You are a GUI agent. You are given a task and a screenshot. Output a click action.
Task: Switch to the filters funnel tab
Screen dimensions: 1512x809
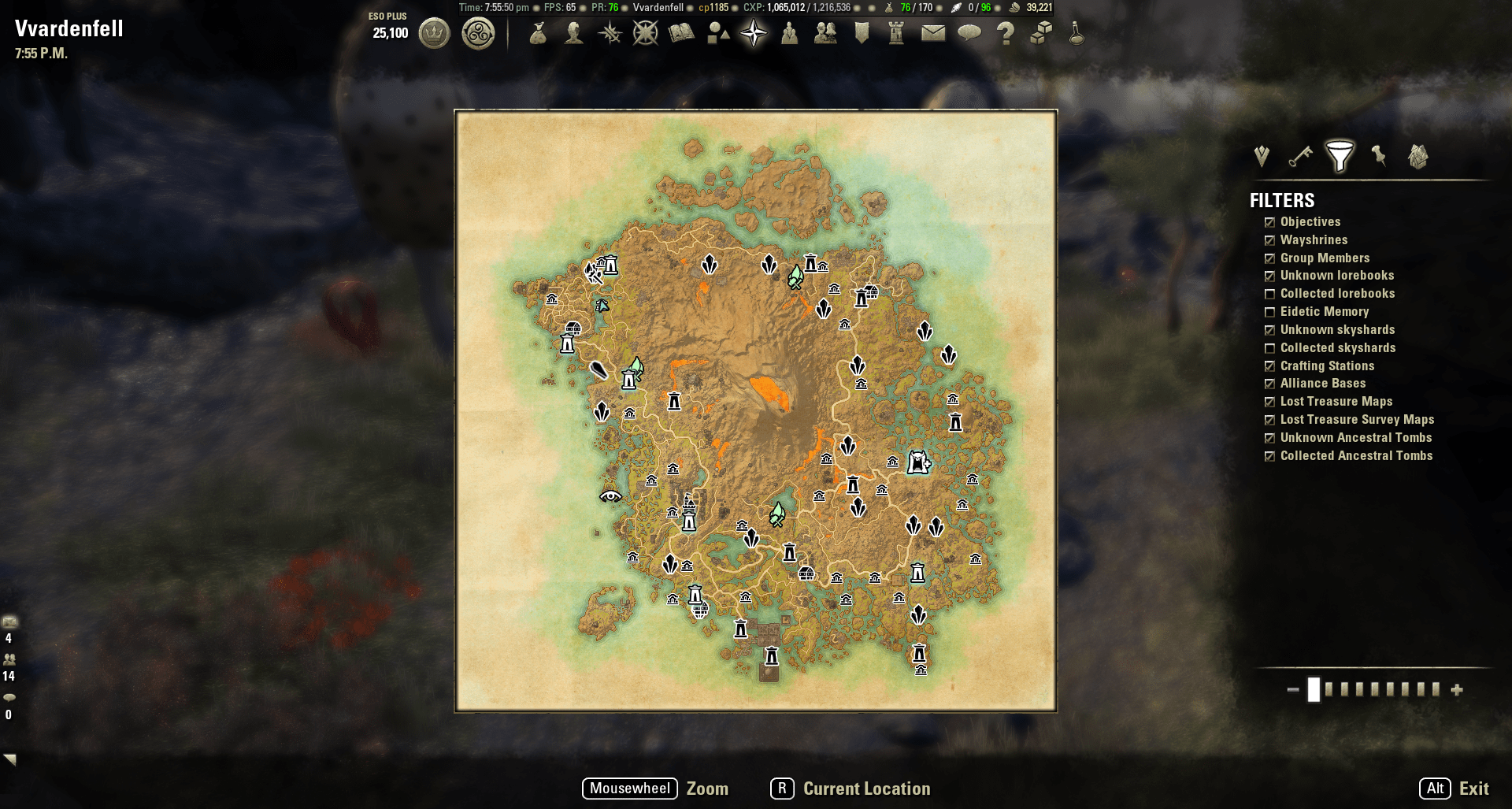(1341, 155)
